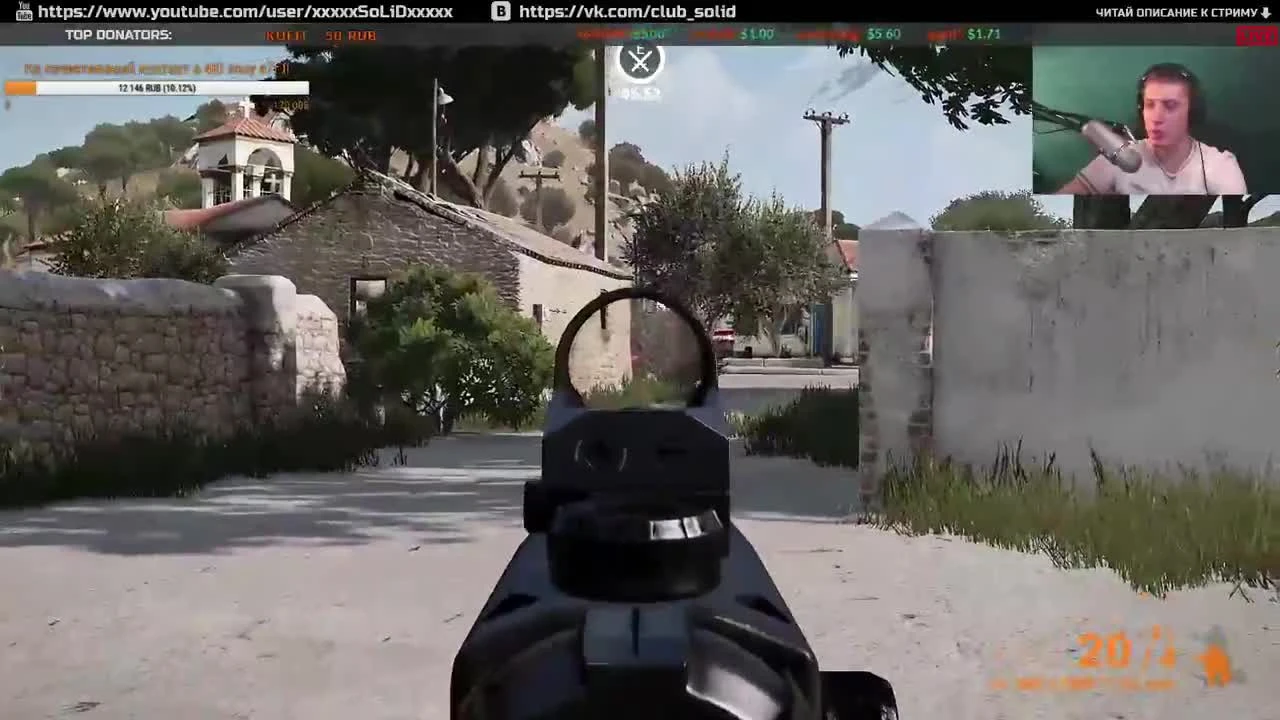Toggle the TOP DONATORS display
Image resolution: width=1280 pixels, height=720 pixels.
point(117,34)
